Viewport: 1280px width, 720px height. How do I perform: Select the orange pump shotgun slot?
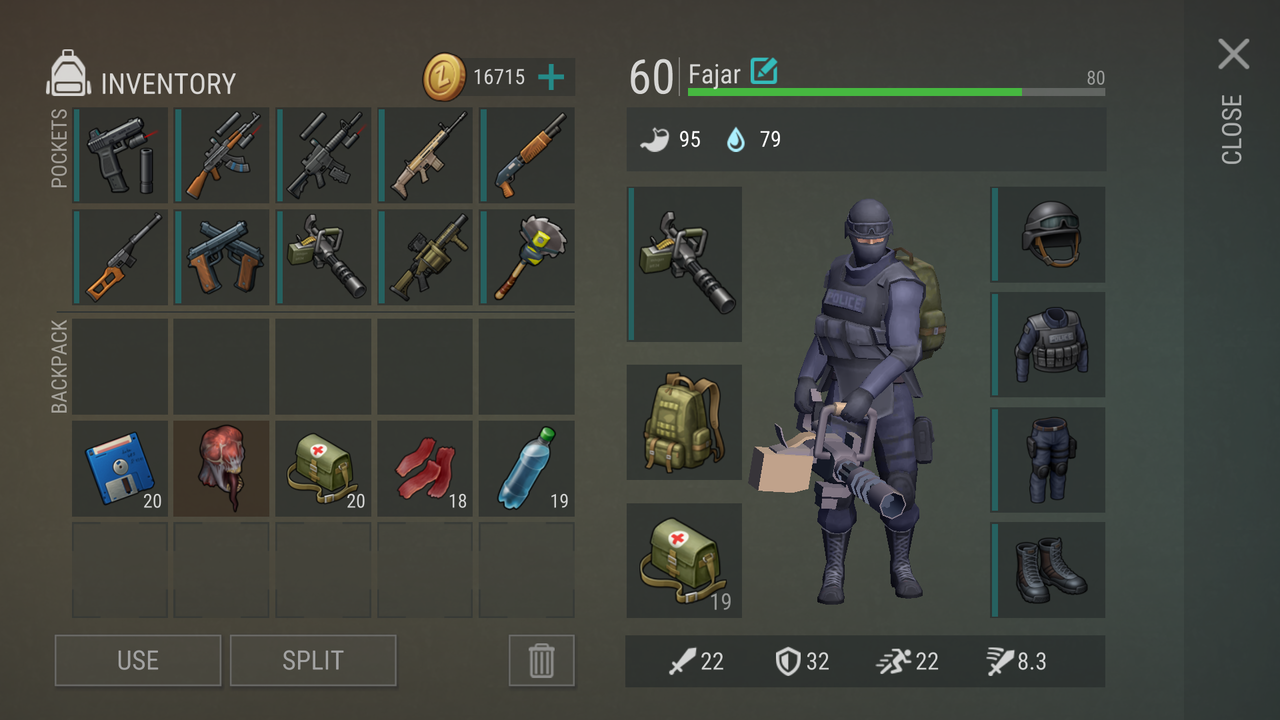point(527,156)
